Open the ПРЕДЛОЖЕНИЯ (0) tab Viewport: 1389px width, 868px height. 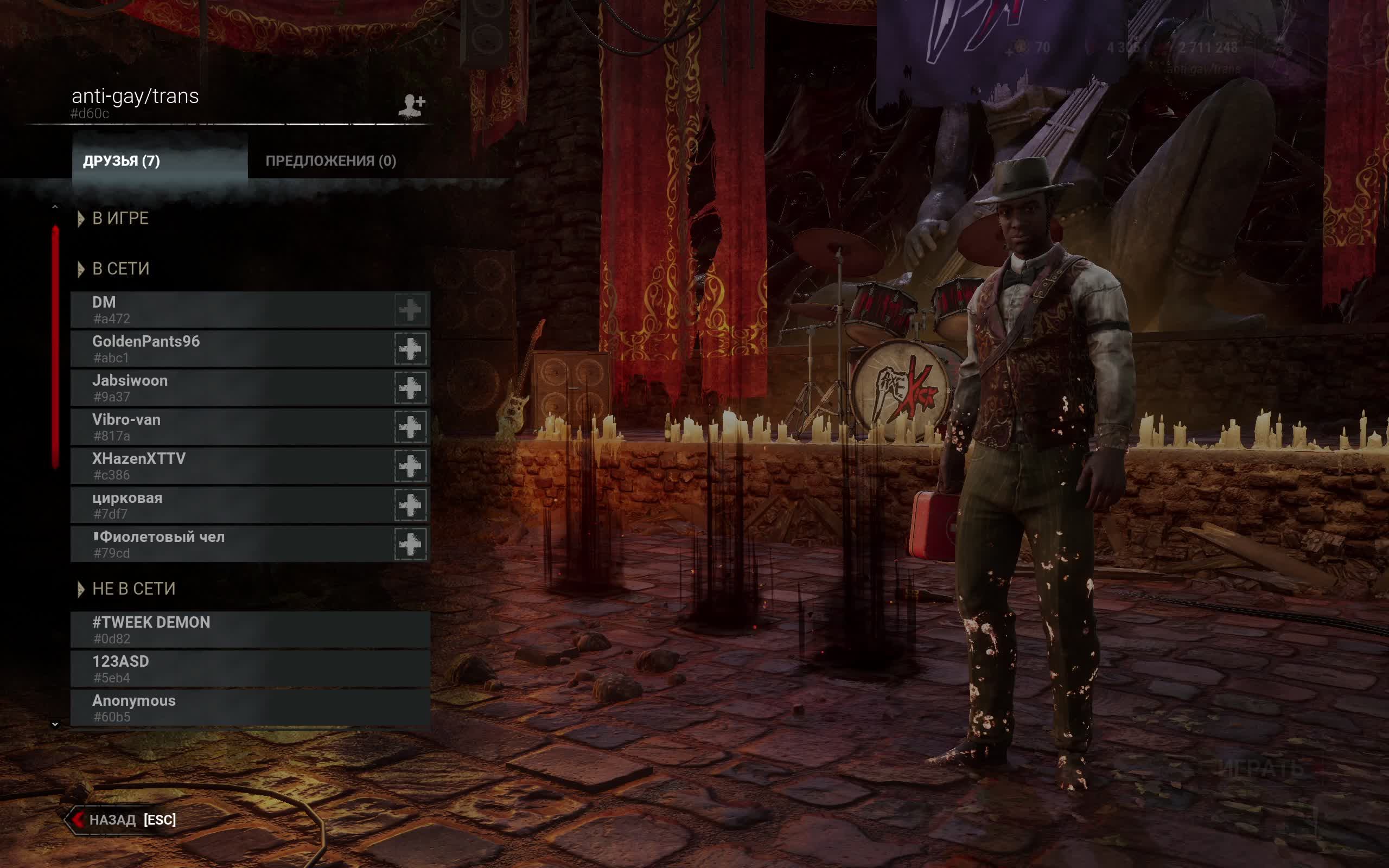[x=330, y=161]
